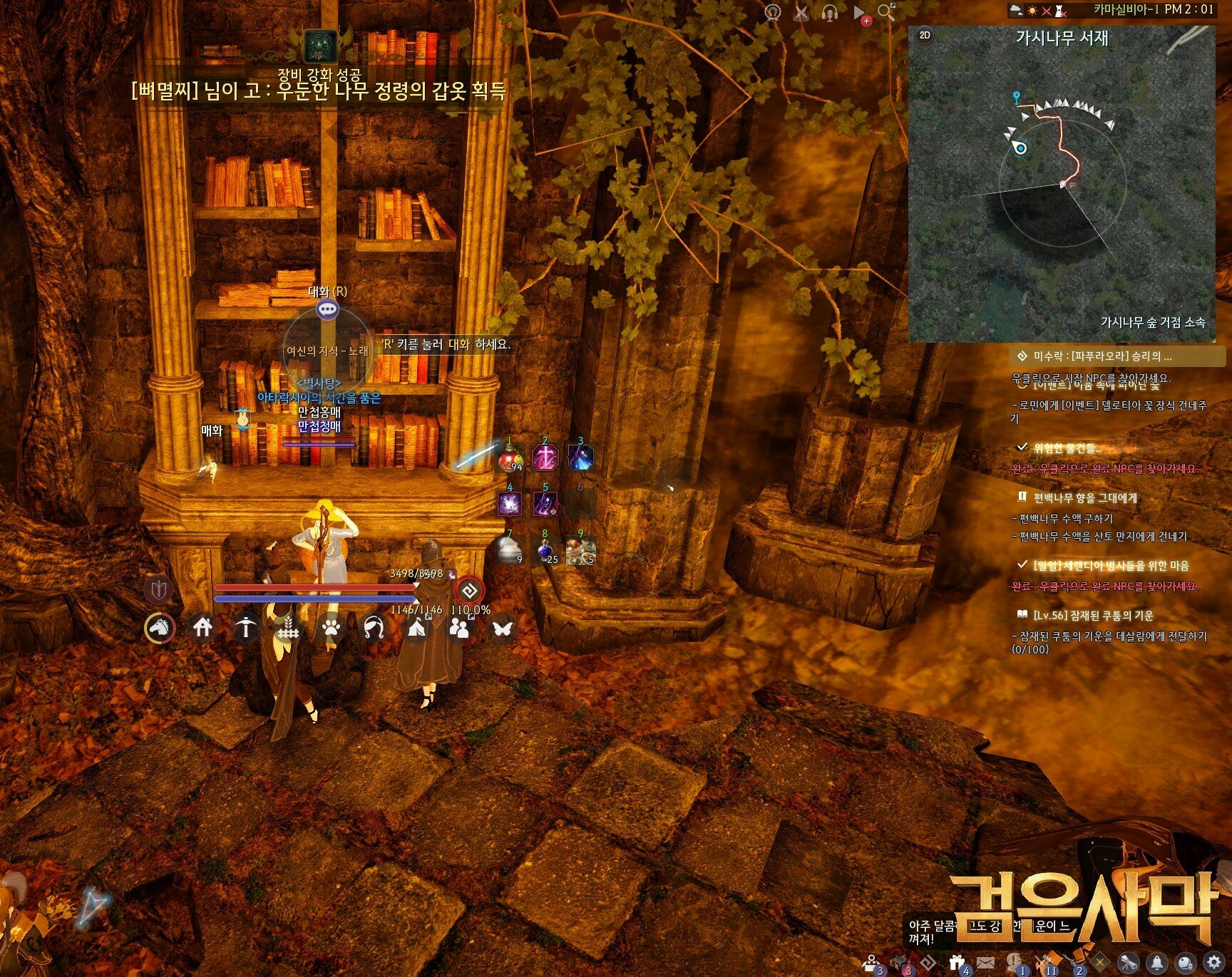This screenshot has height=977, width=1232.
Task: Select the Lv.56 latent Kutum quest entry
Action: pyautogui.click(x=1092, y=615)
